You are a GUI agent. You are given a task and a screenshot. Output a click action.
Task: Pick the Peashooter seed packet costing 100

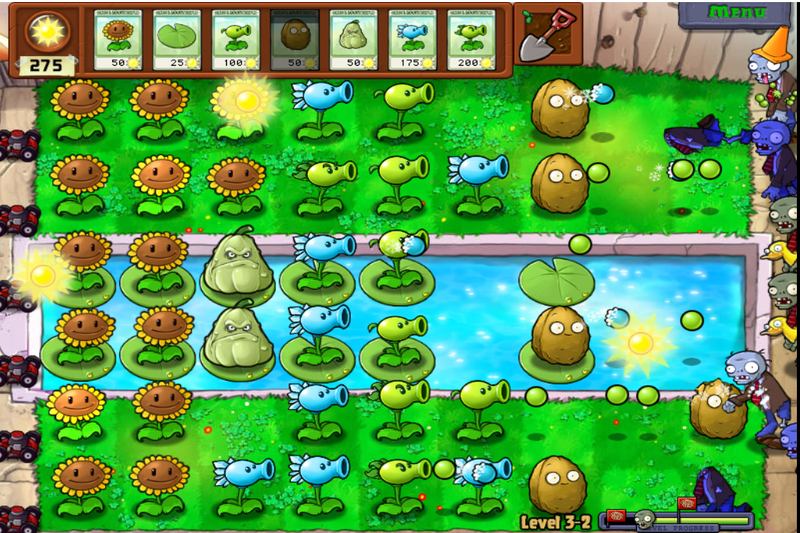[x=237, y=42]
